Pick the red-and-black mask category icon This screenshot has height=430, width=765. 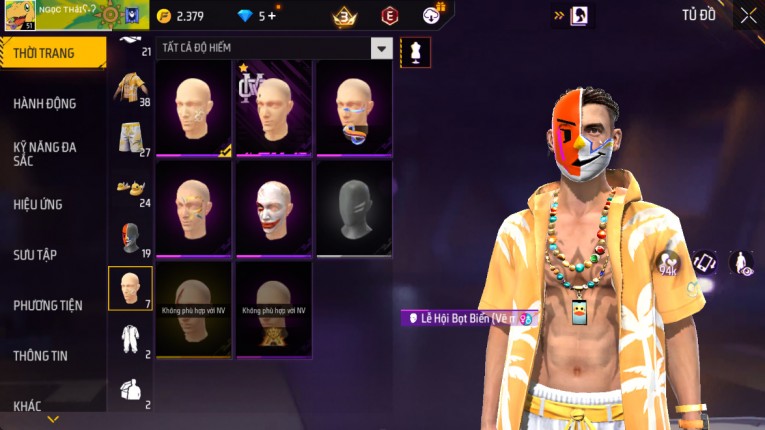point(130,239)
